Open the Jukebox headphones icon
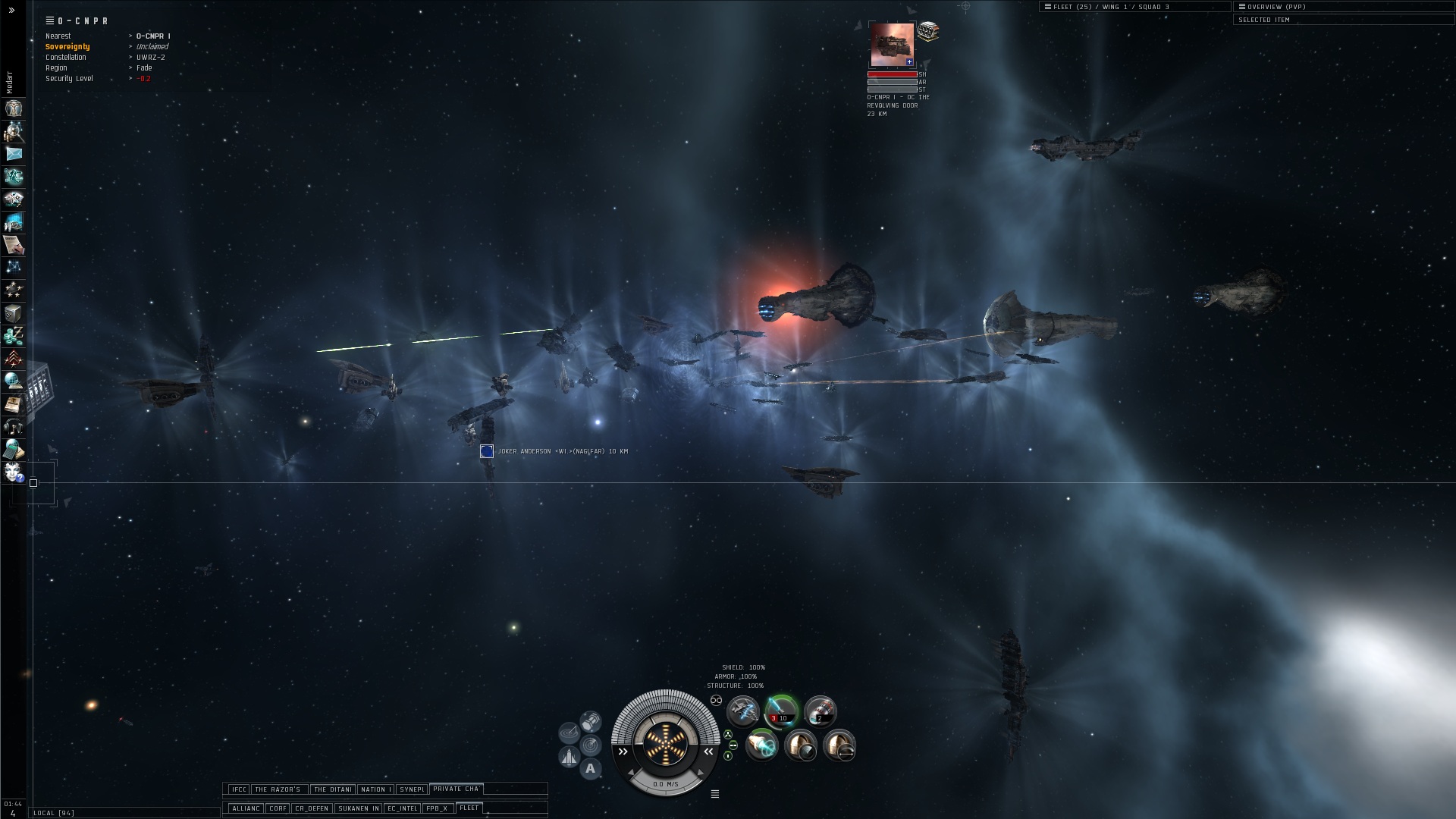Viewport: 1456px width, 819px height. click(x=14, y=427)
